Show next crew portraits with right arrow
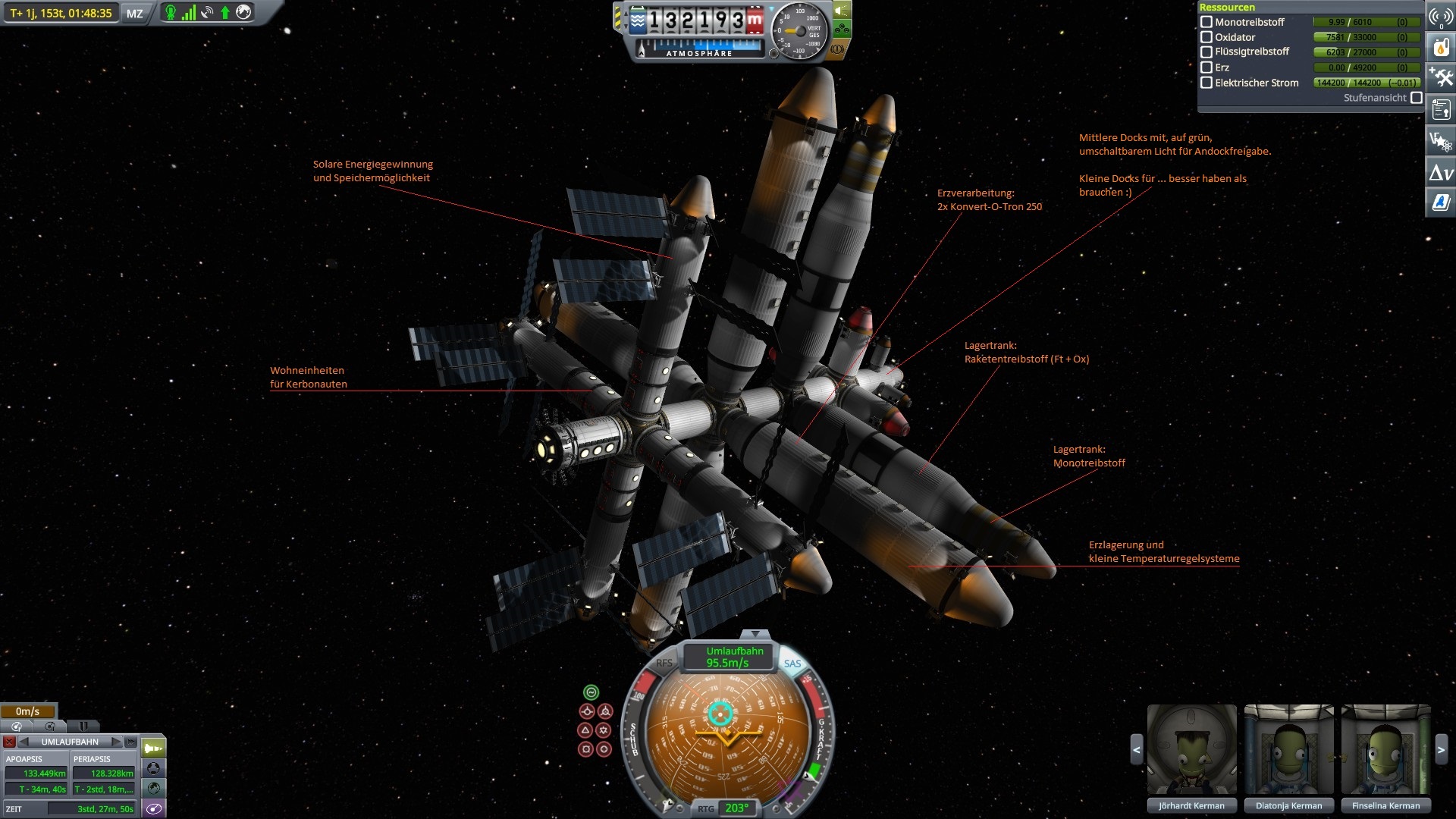 (1441, 750)
